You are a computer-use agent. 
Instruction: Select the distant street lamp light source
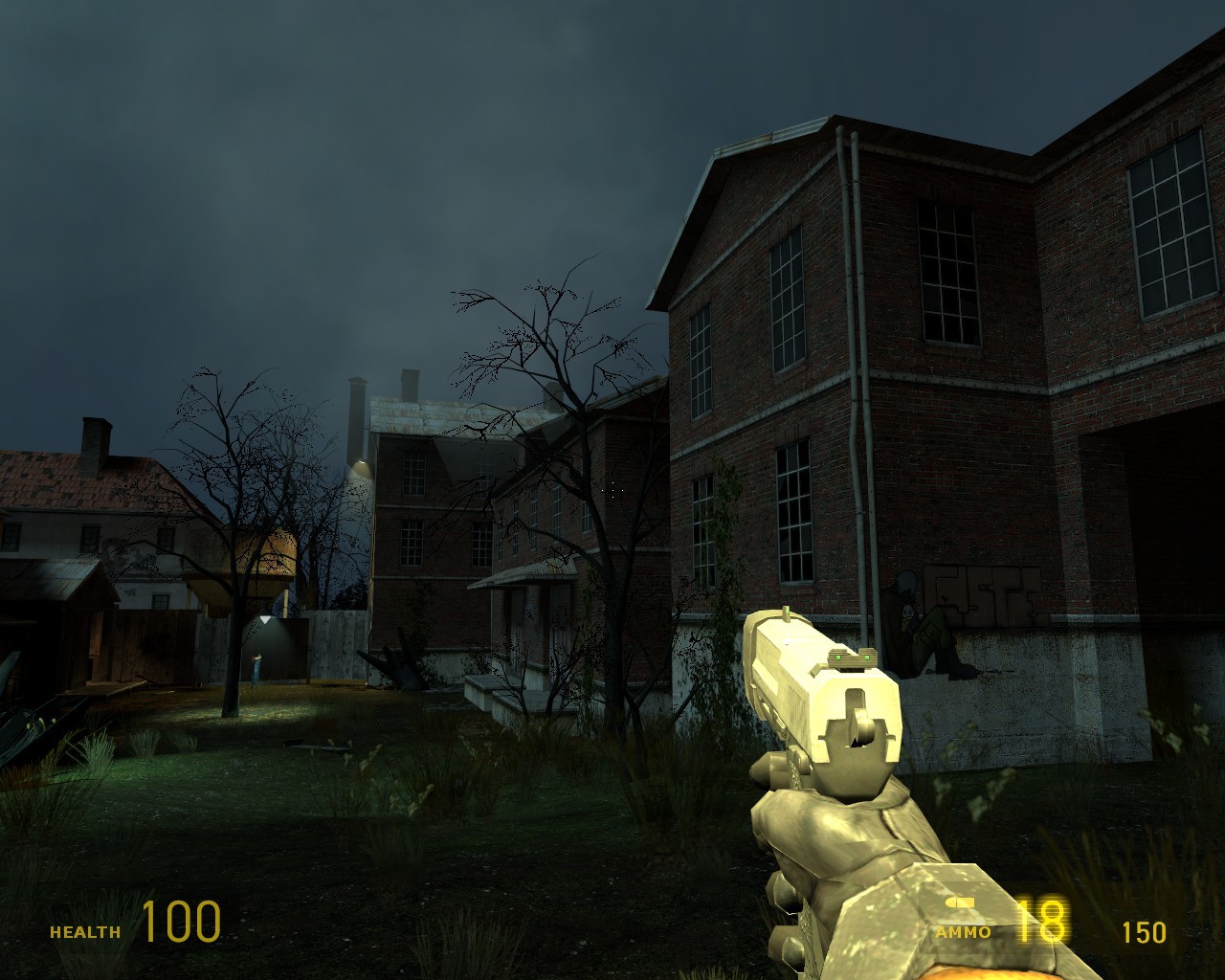tap(266, 617)
